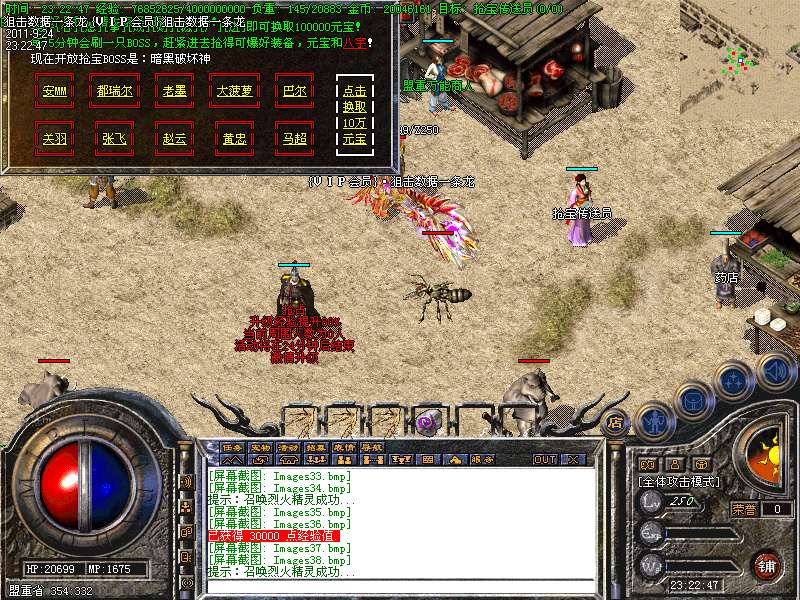Open the skills sparkle round button
Viewport: 800px width, 600px height.
click(x=733, y=380)
